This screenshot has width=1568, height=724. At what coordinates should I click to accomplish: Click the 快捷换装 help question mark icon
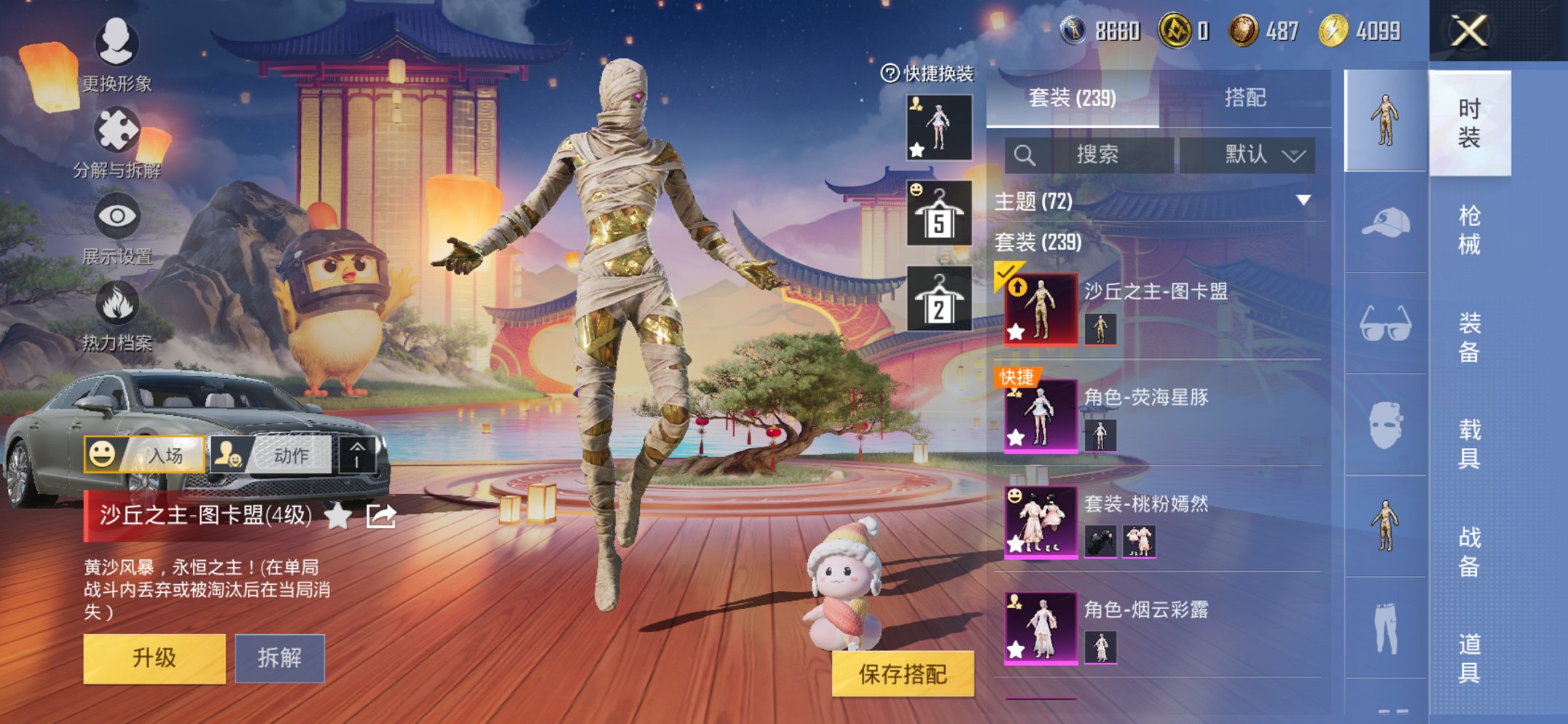click(890, 71)
